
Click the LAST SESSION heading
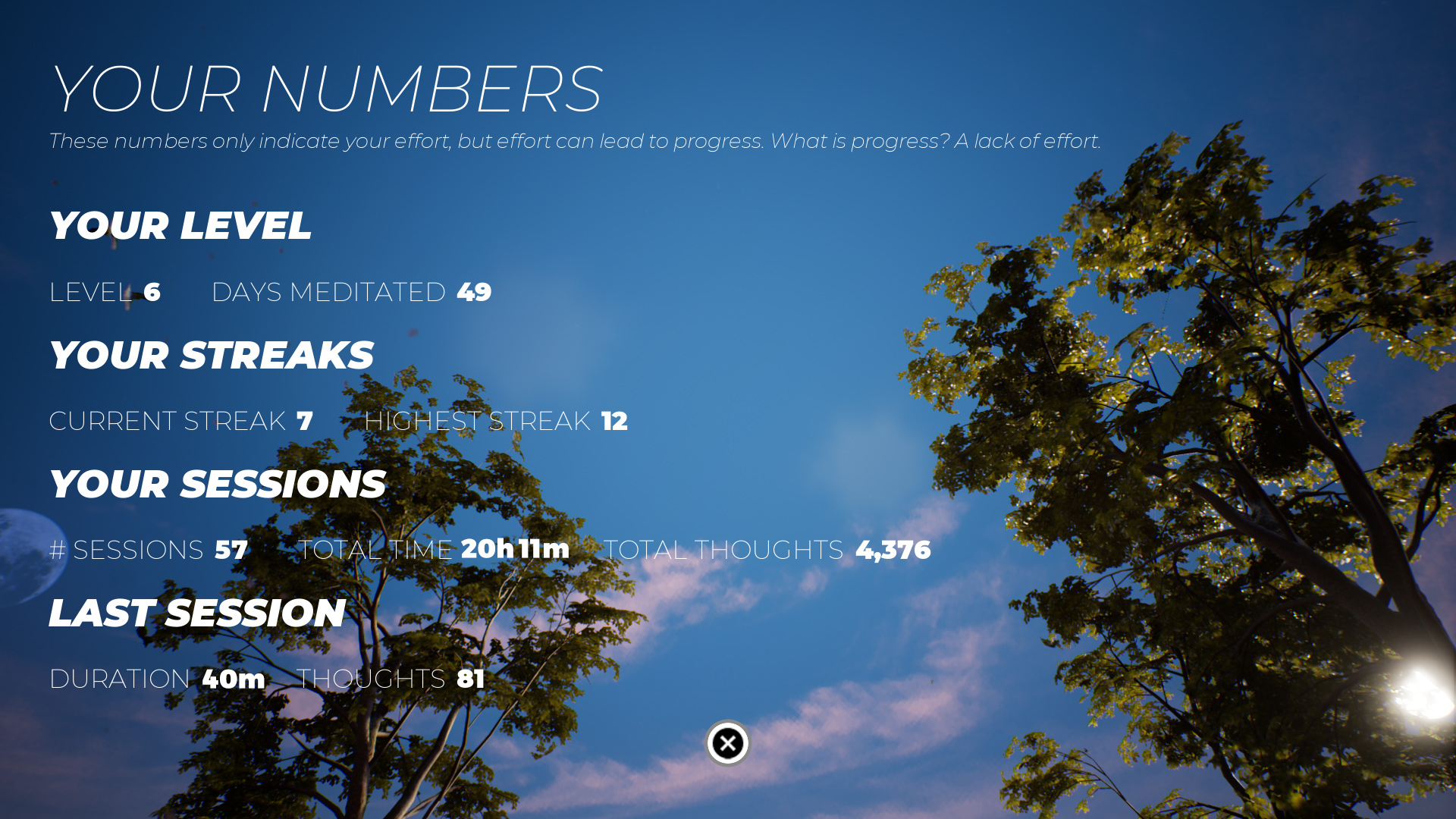tap(197, 613)
